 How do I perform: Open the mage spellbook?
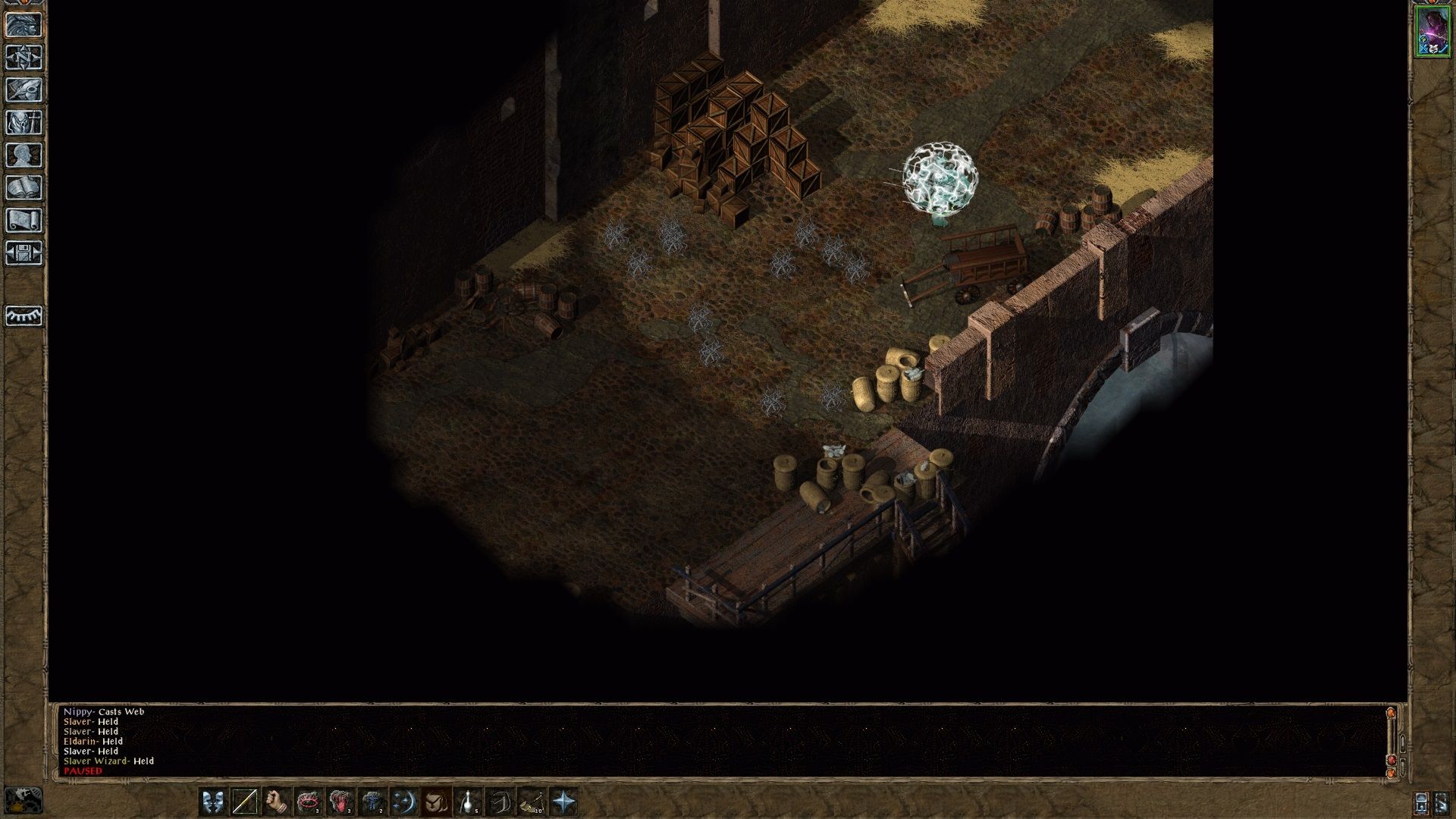[x=24, y=187]
